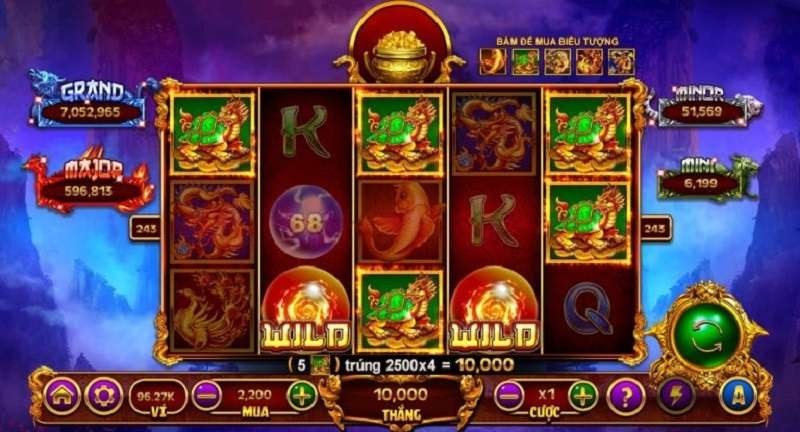Raise the CƯỢC bet multiplier
800x432 pixels.
click(583, 395)
